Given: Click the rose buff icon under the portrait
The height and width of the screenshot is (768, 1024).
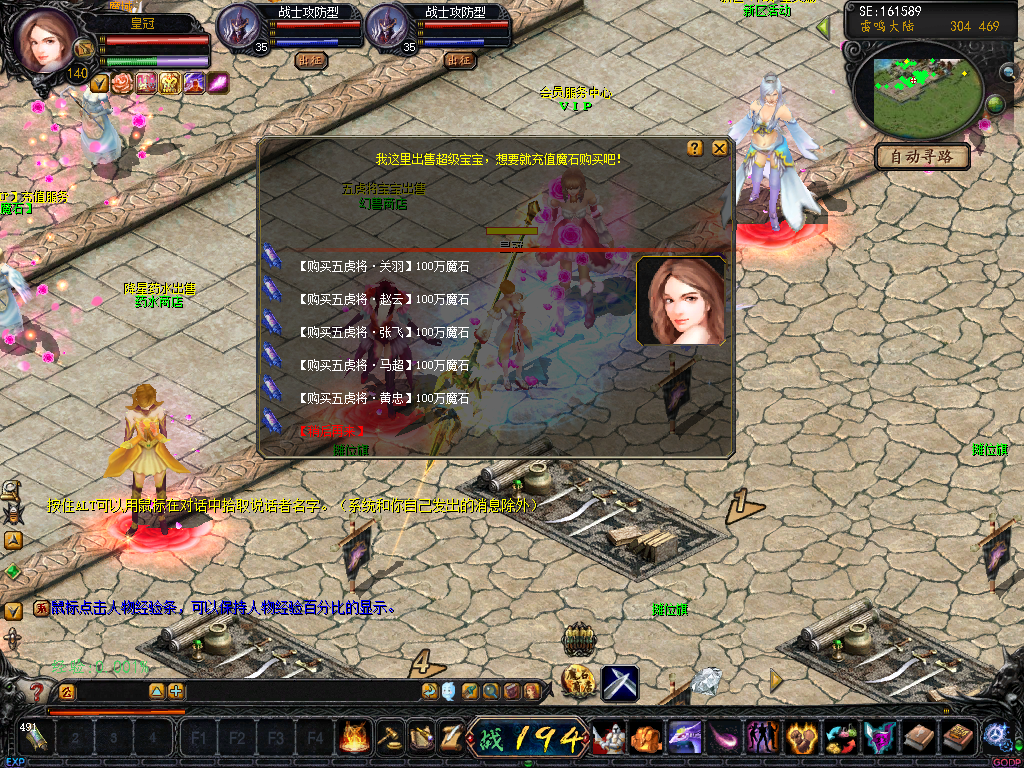Looking at the screenshot, I should 123,84.
